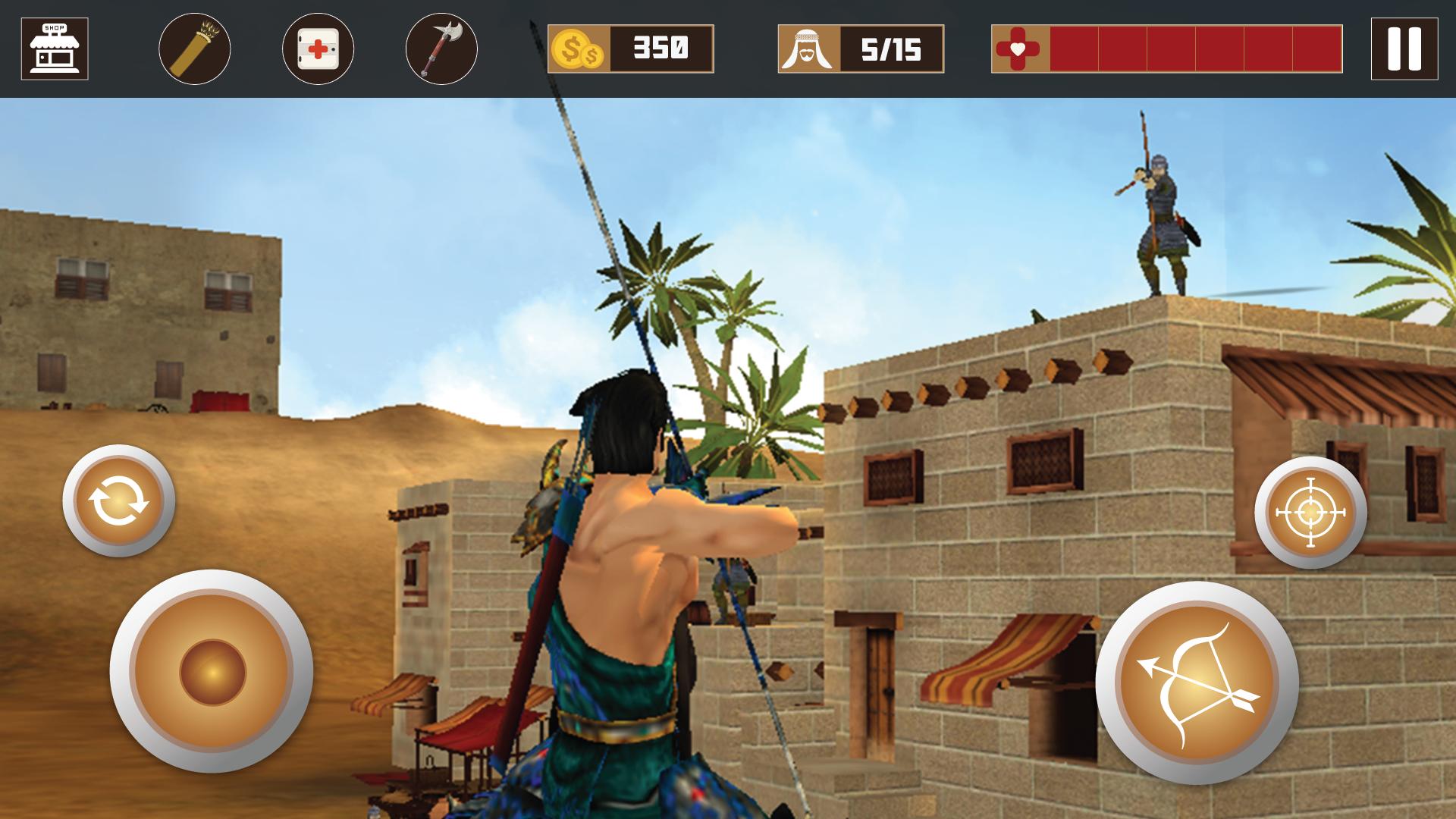Image resolution: width=1456 pixels, height=819 pixels.
Task: Activate the crosshair aim button
Action: (x=1310, y=513)
